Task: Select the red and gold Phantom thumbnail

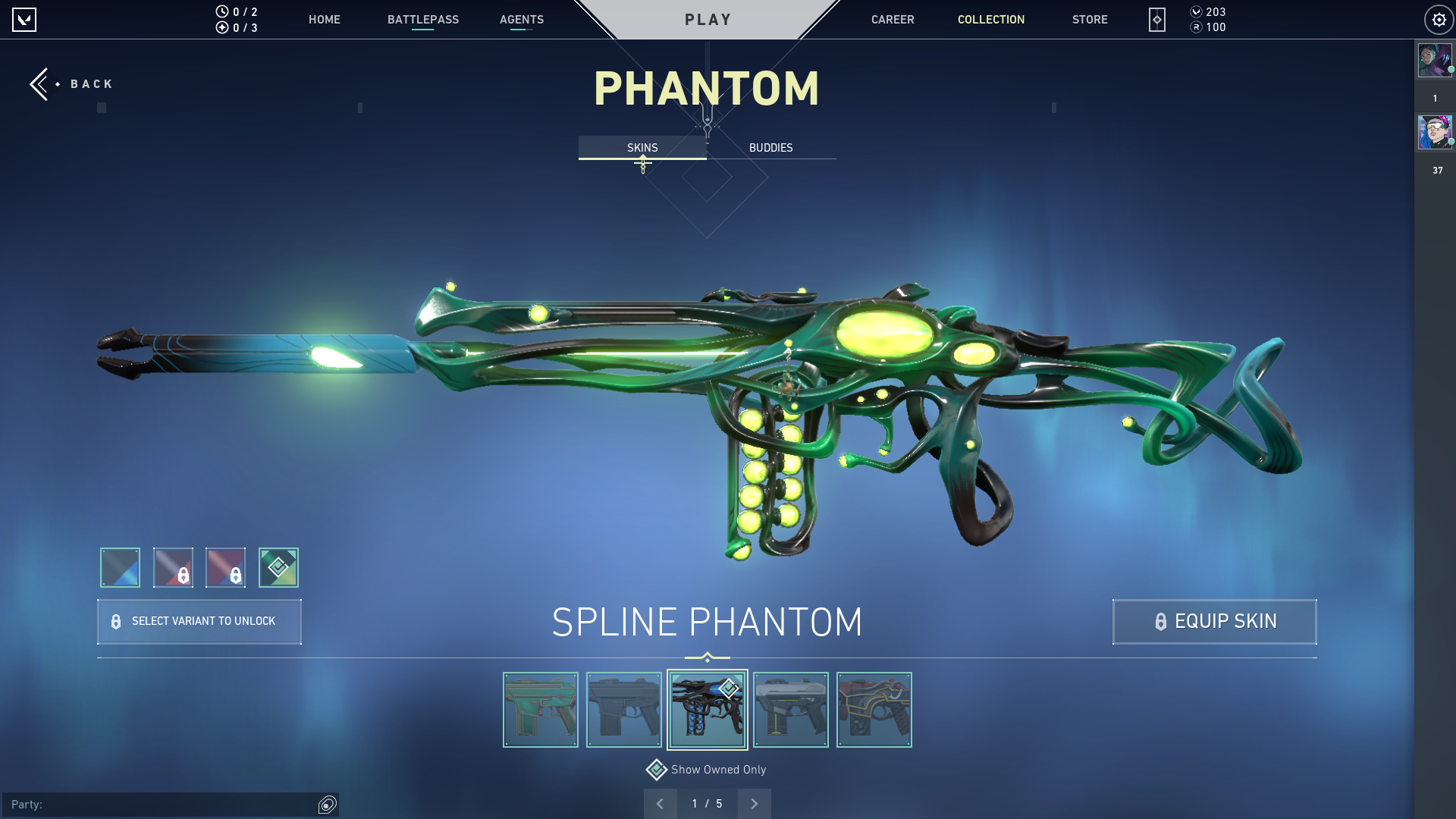Action: coord(874,710)
